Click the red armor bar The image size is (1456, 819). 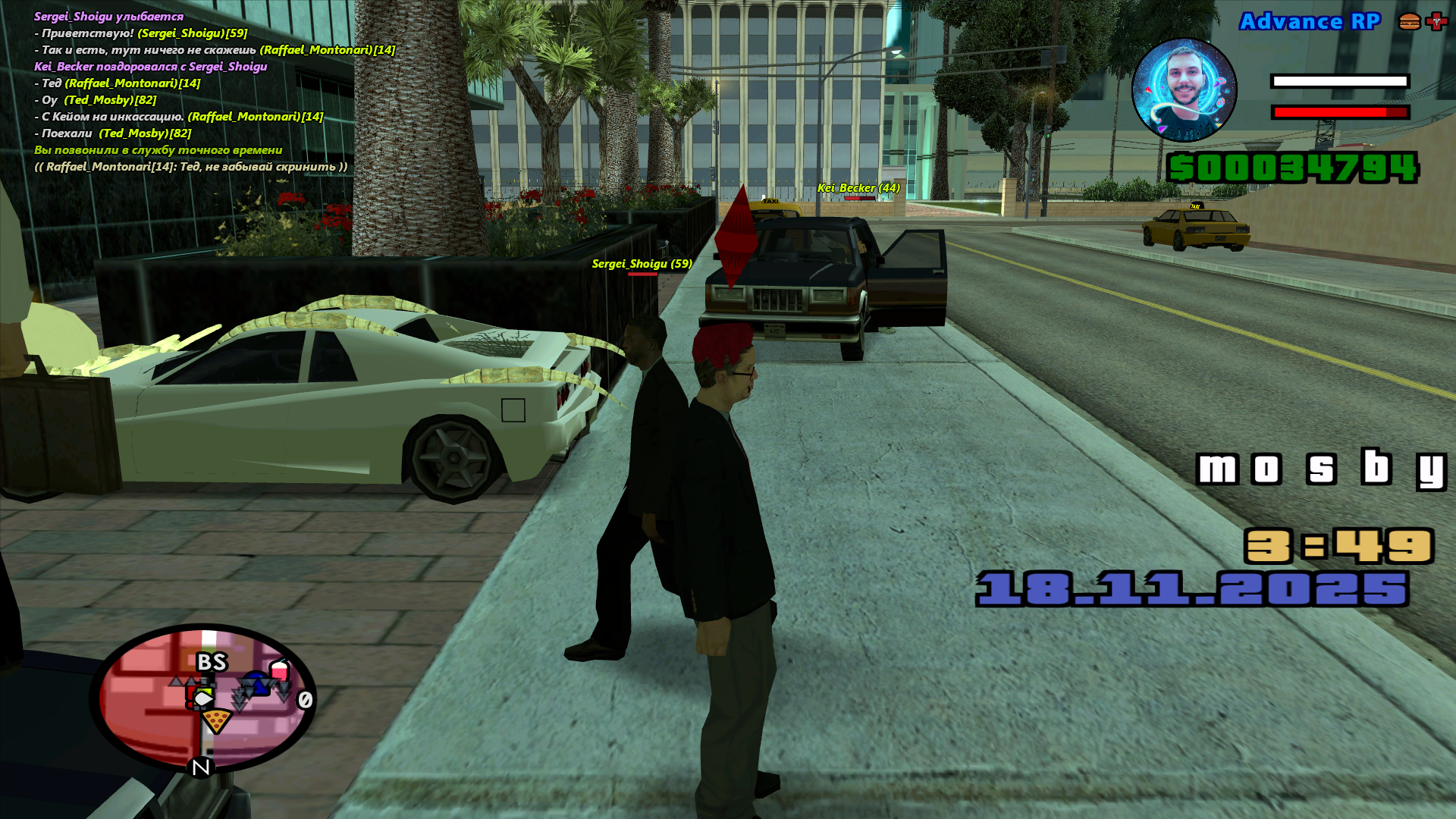point(1339,111)
